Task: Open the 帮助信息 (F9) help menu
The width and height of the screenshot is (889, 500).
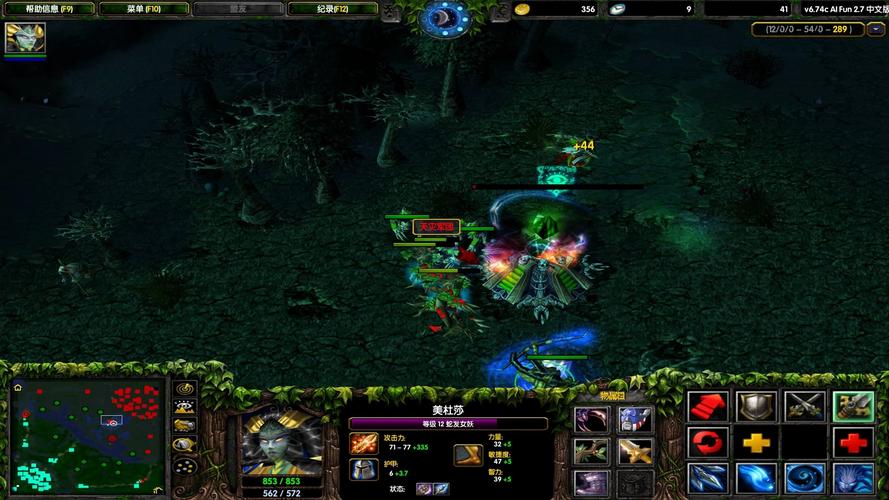Action: point(48,9)
